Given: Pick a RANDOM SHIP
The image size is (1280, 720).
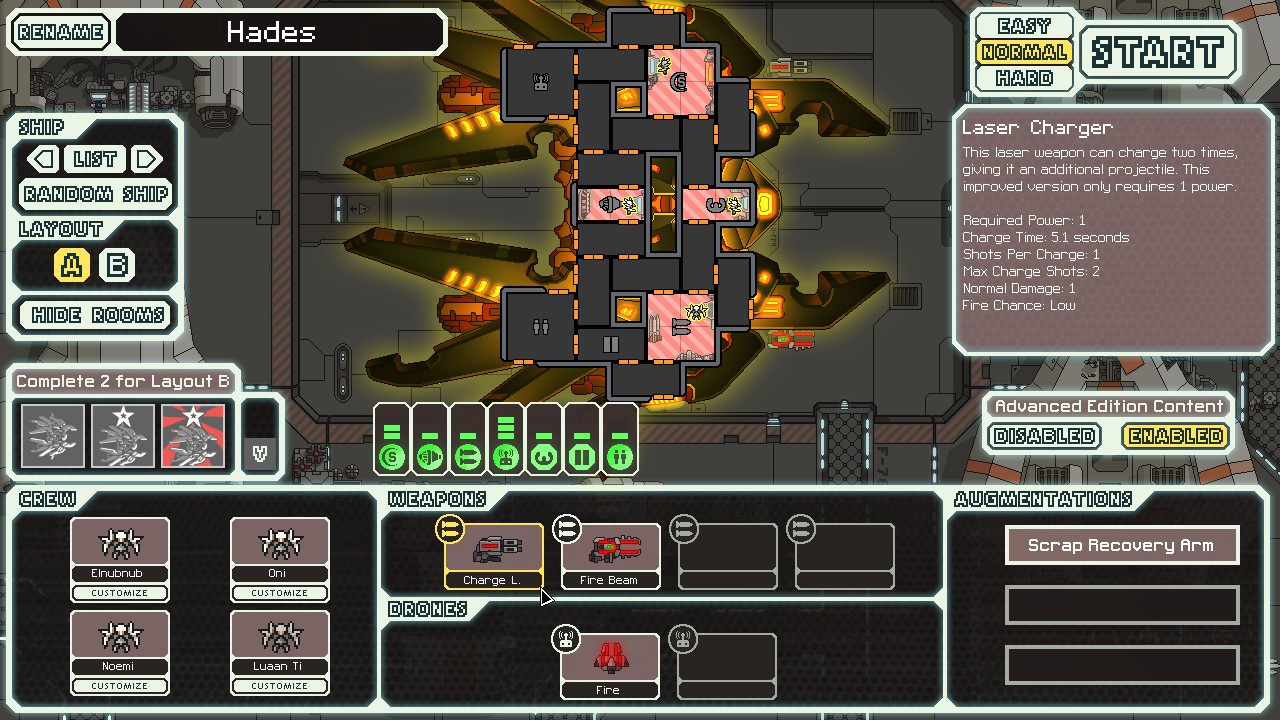Looking at the screenshot, I should [x=96, y=194].
